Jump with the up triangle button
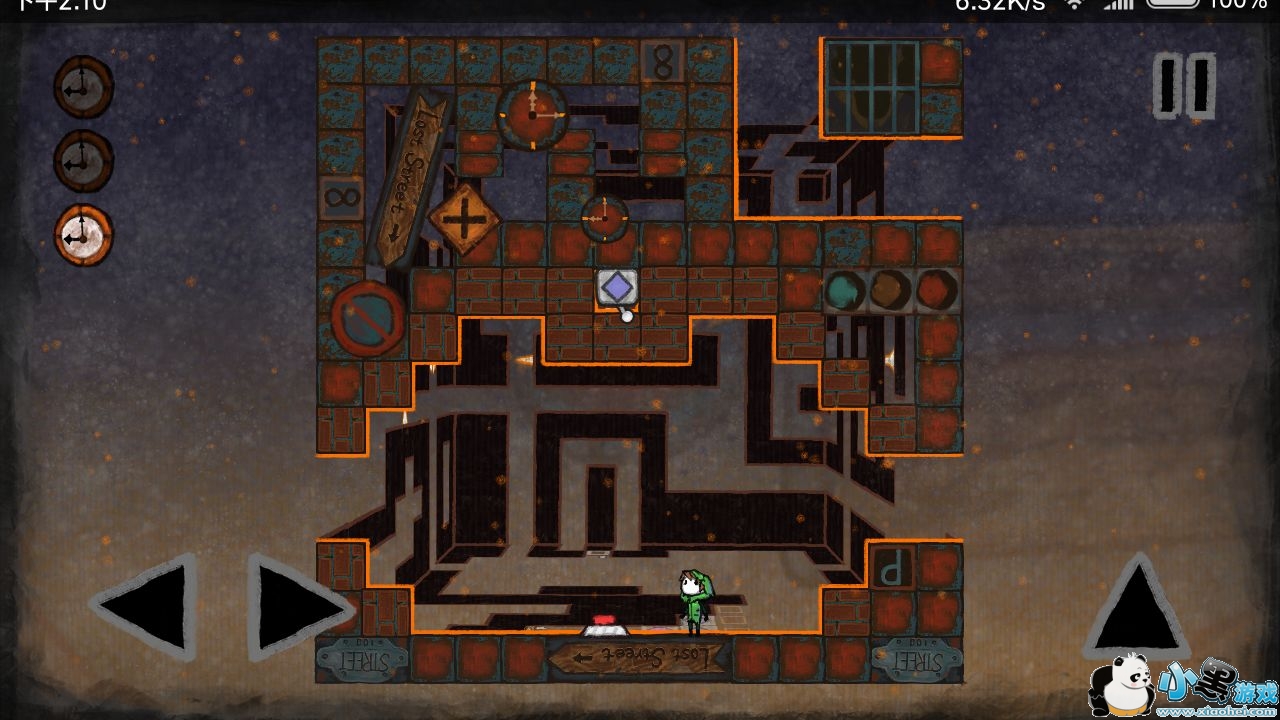This screenshot has height=720, width=1280. tap(1136, 606)
